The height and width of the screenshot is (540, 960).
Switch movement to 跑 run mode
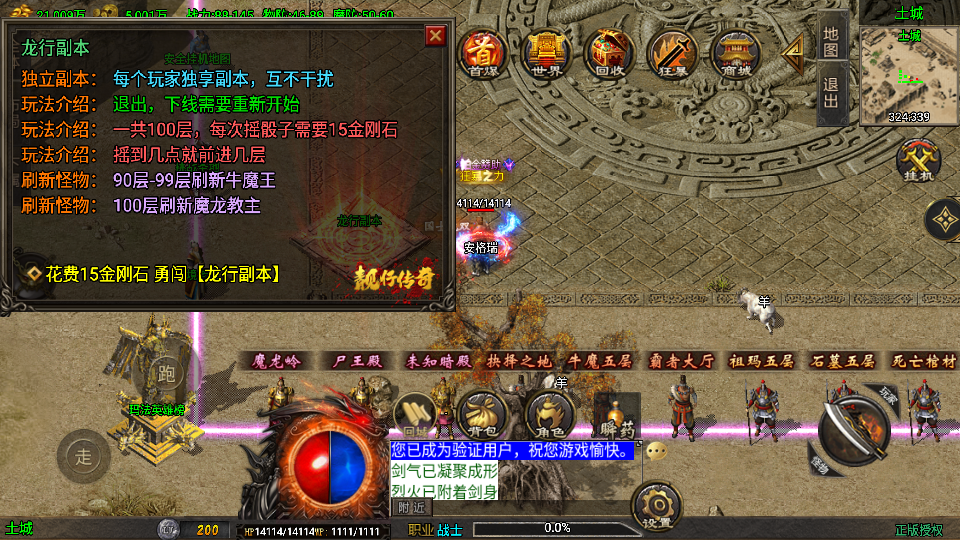[x=166, y=375]
